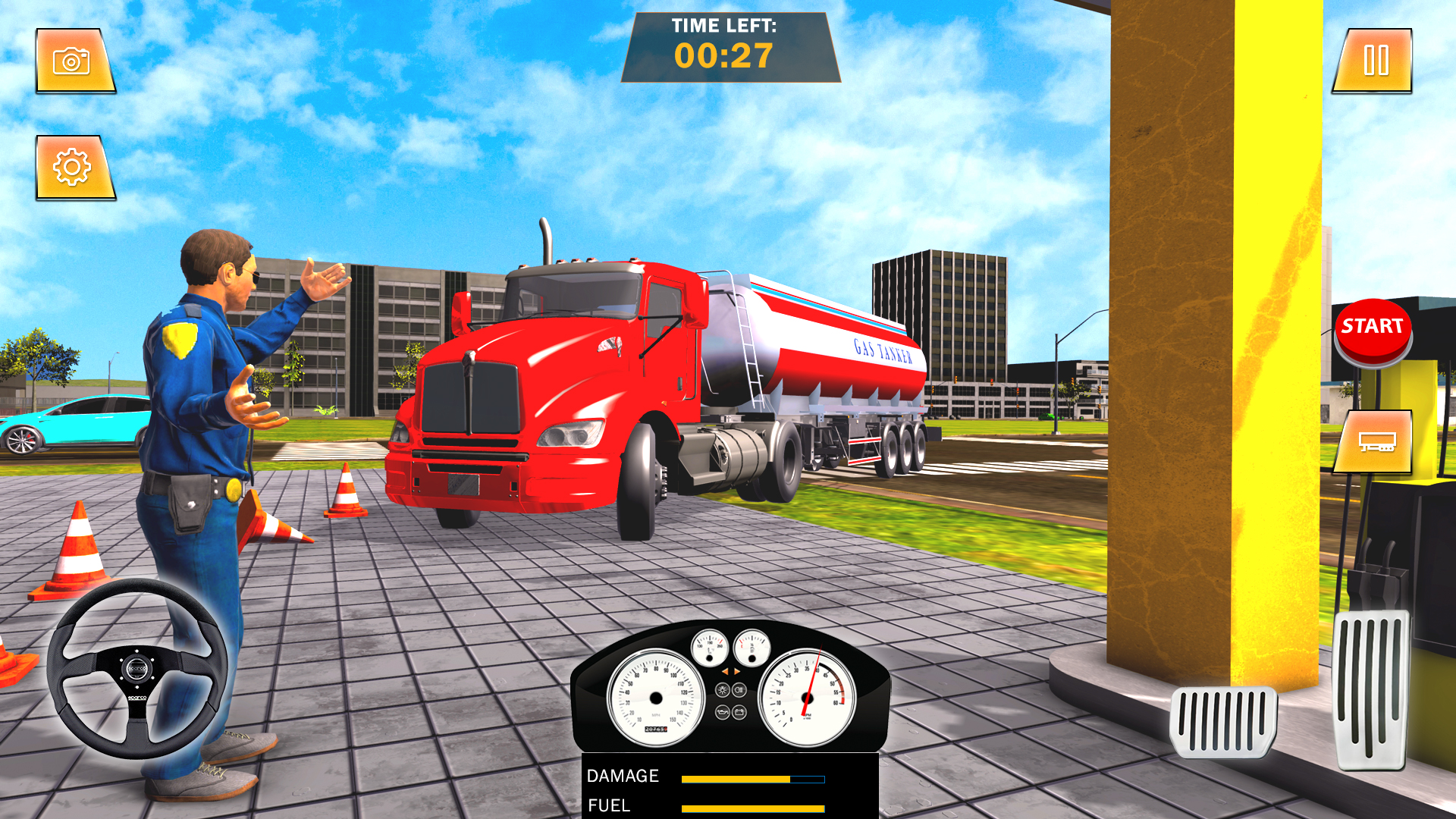Open the game settings gear

pyautogui.click(x=73, y=165)
